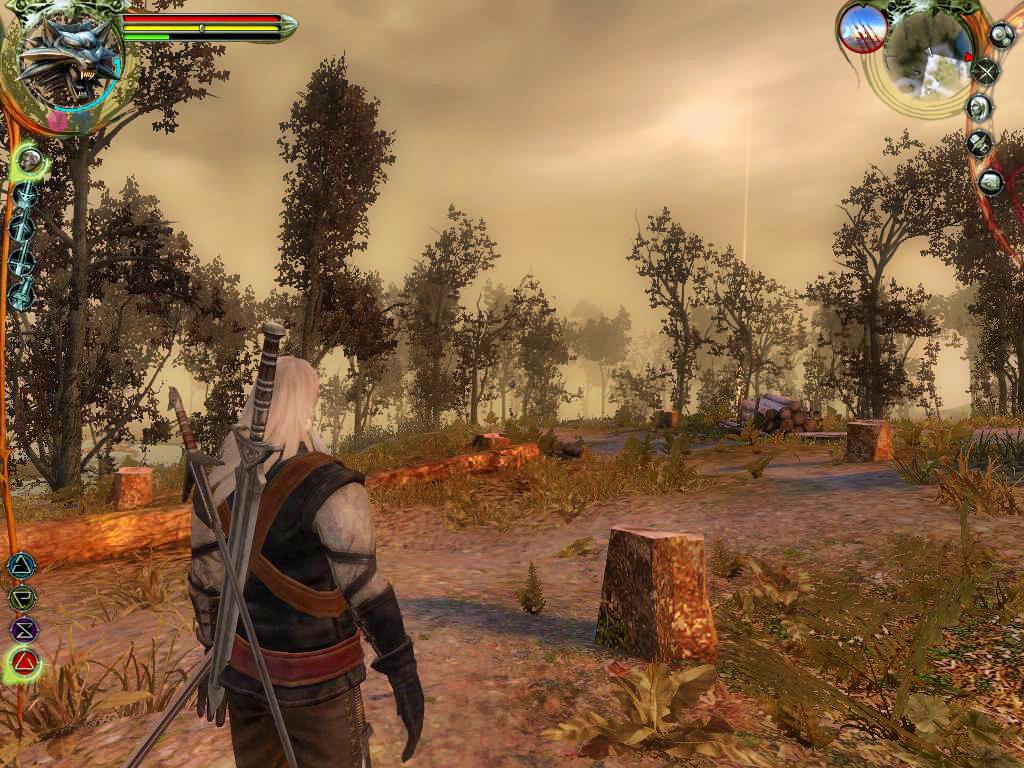Click the top round icon beside the minimap
The width and height of the screenshot is (1024, 768).
pos(1001,35)
